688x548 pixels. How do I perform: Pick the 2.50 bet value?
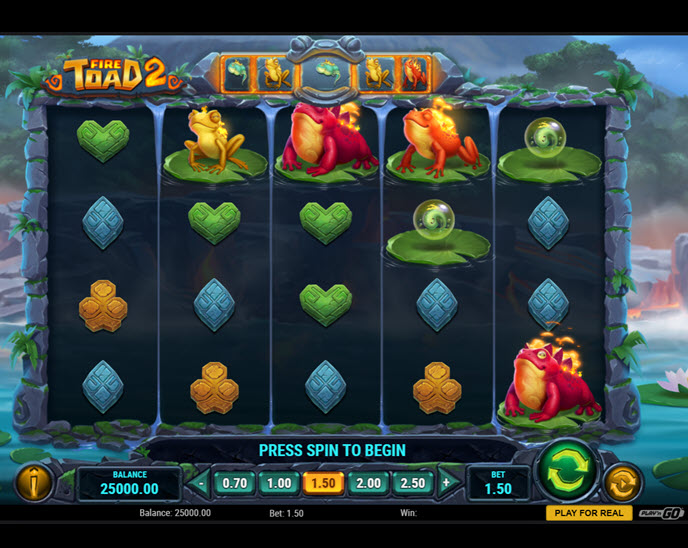point(413,483)
